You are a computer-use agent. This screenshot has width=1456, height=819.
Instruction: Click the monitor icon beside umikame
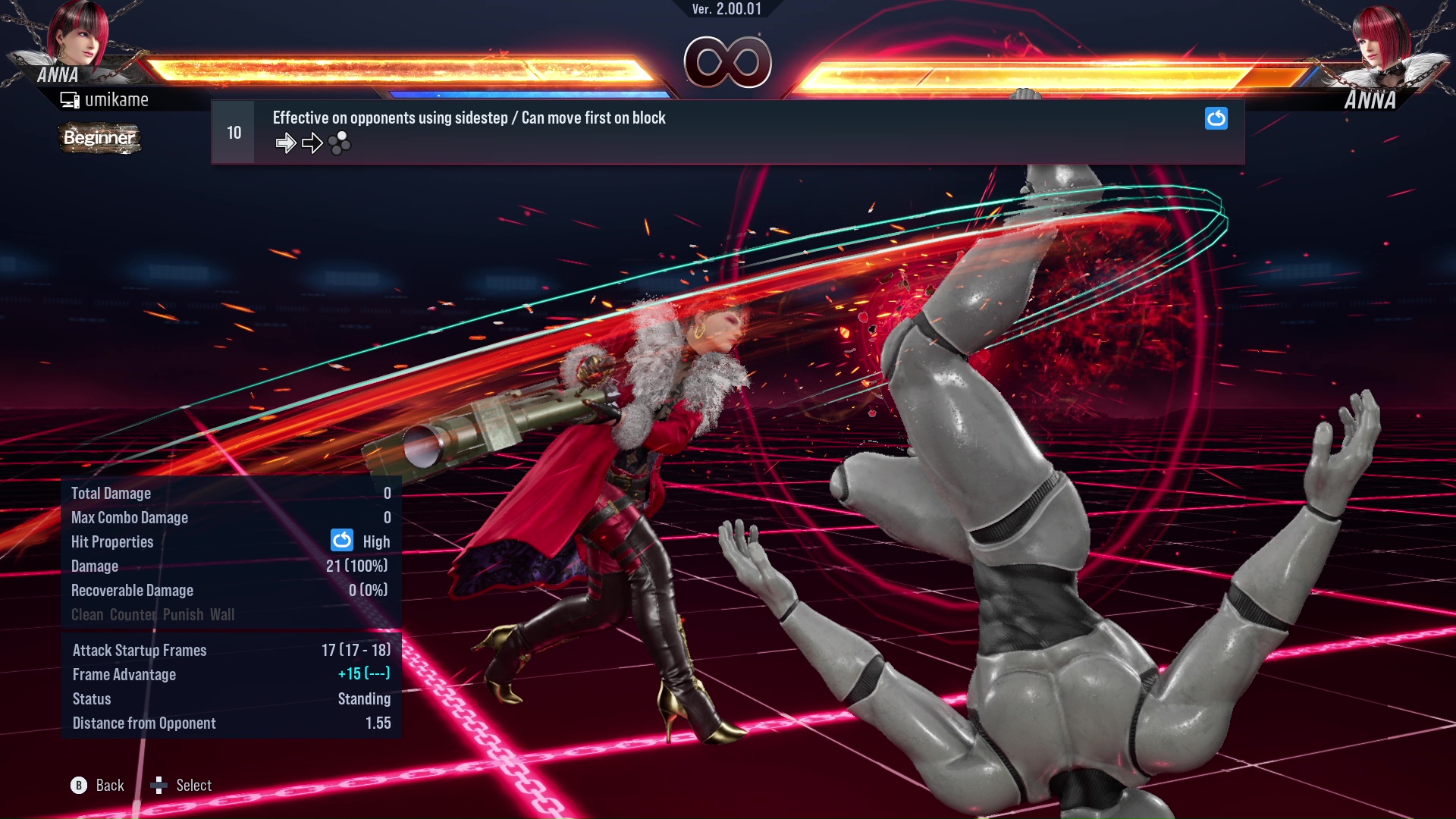coord(70,99)
